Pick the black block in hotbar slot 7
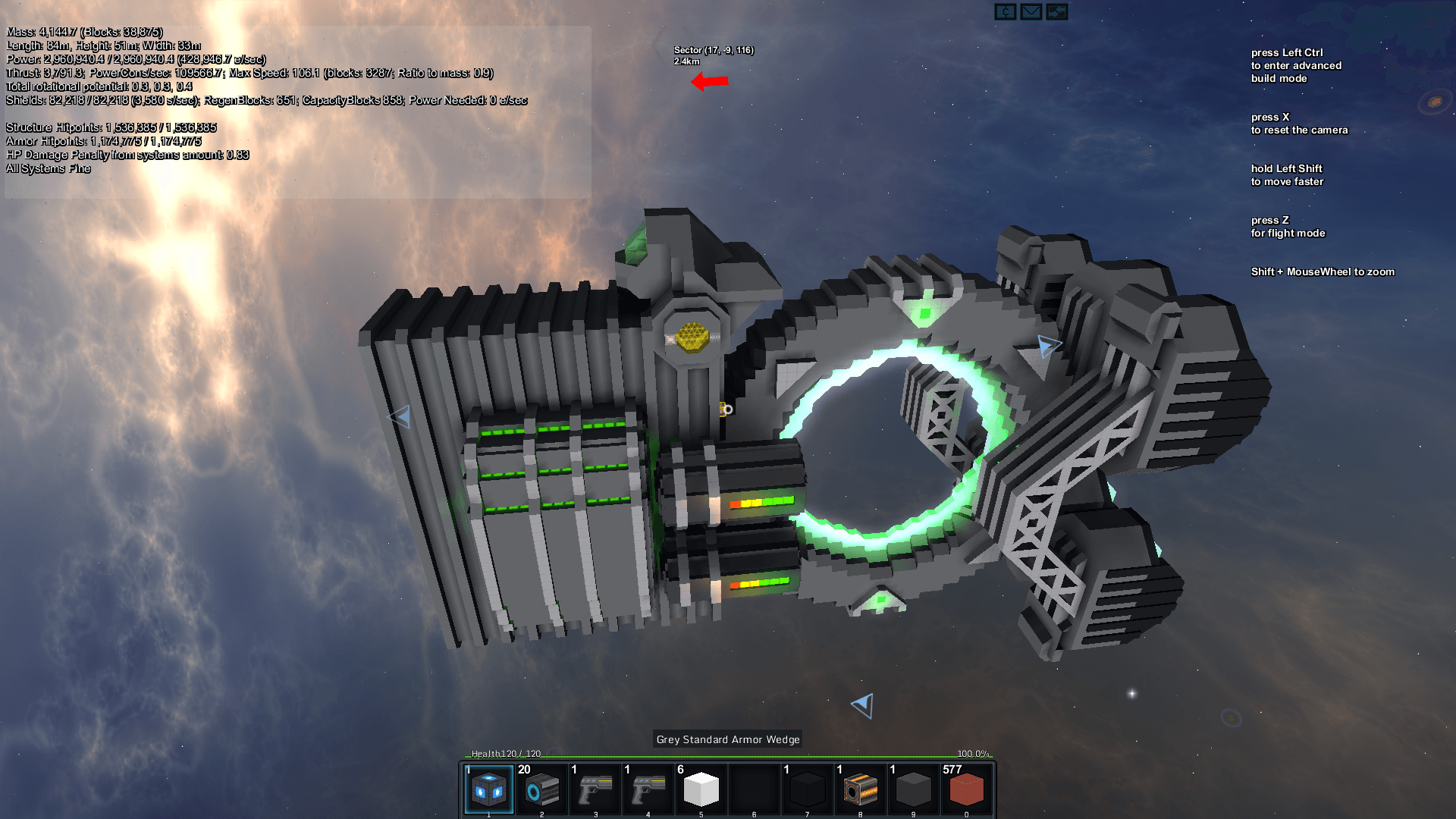This screenshot has width=1456, height=819. (808, 789)
